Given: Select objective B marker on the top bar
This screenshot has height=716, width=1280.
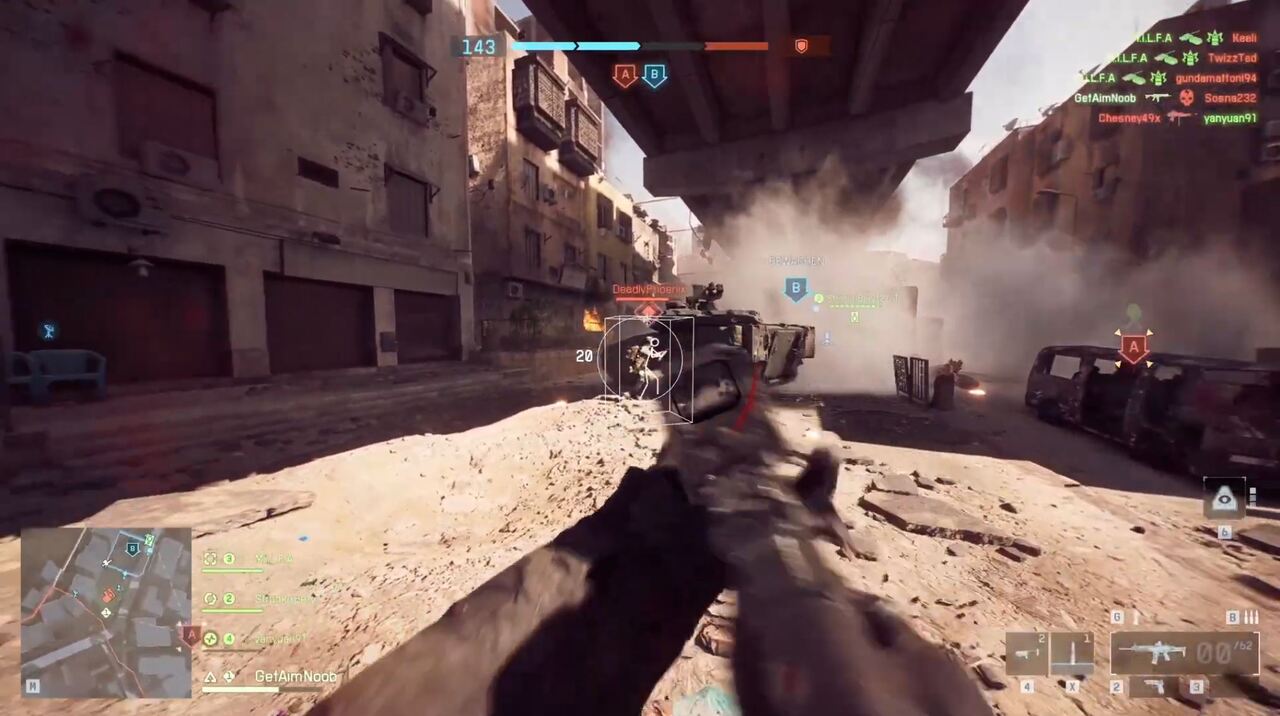Looking at the screenshot, I should [x=655, y=75].
